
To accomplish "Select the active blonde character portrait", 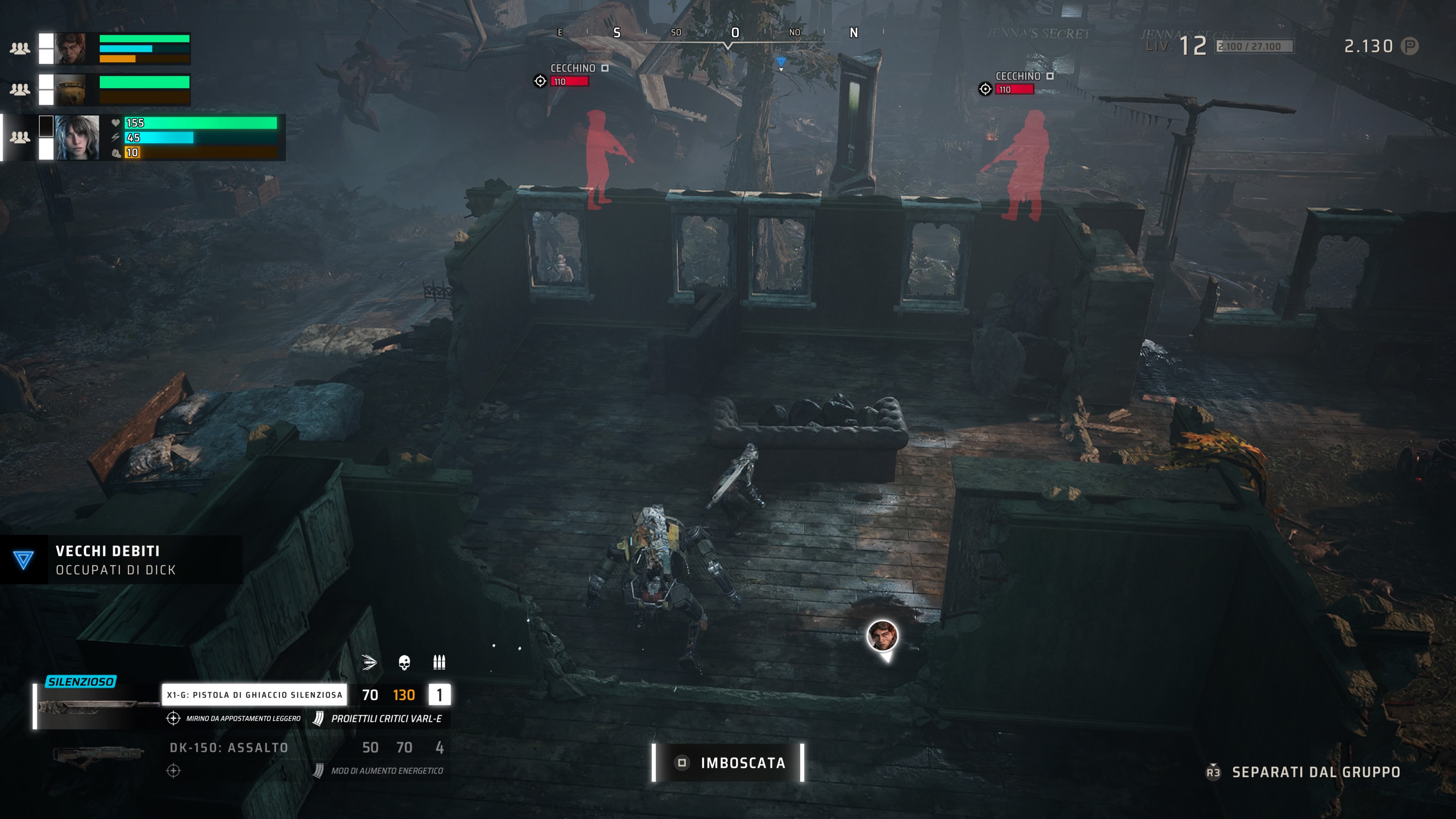I will [x=77, y=137].
